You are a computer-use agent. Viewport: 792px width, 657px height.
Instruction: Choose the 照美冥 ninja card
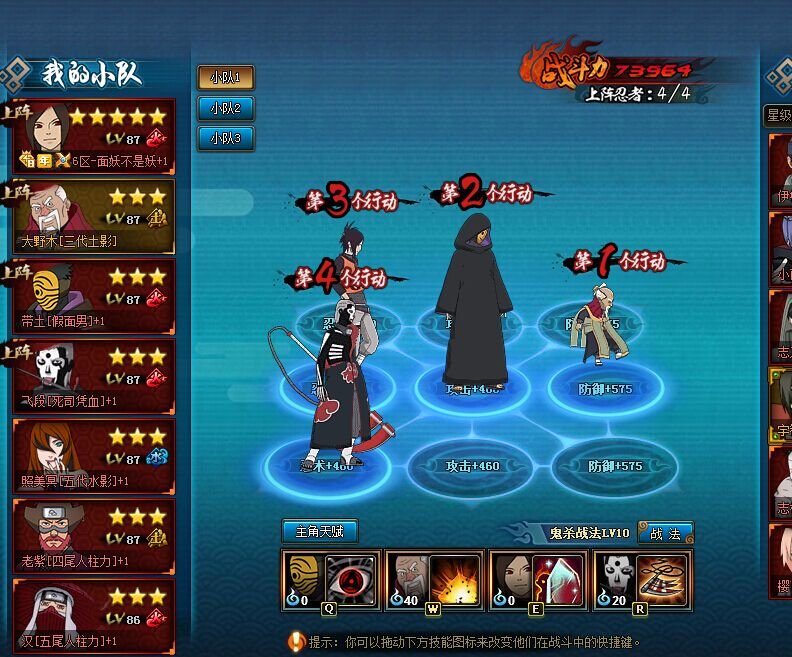click(94, 456)
